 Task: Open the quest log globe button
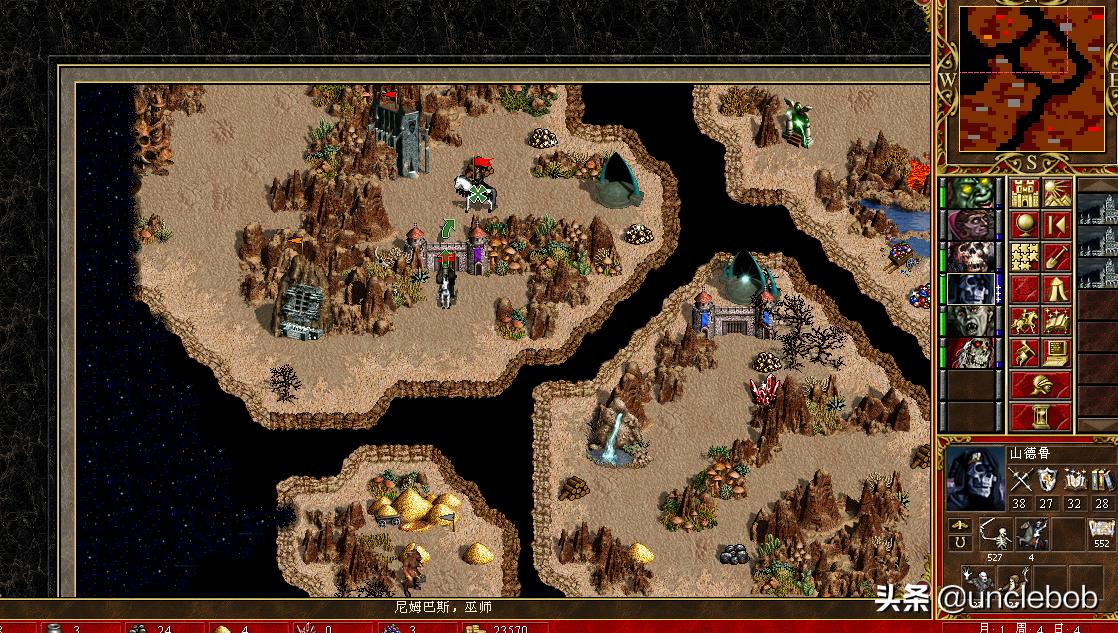click(1023, 225)
